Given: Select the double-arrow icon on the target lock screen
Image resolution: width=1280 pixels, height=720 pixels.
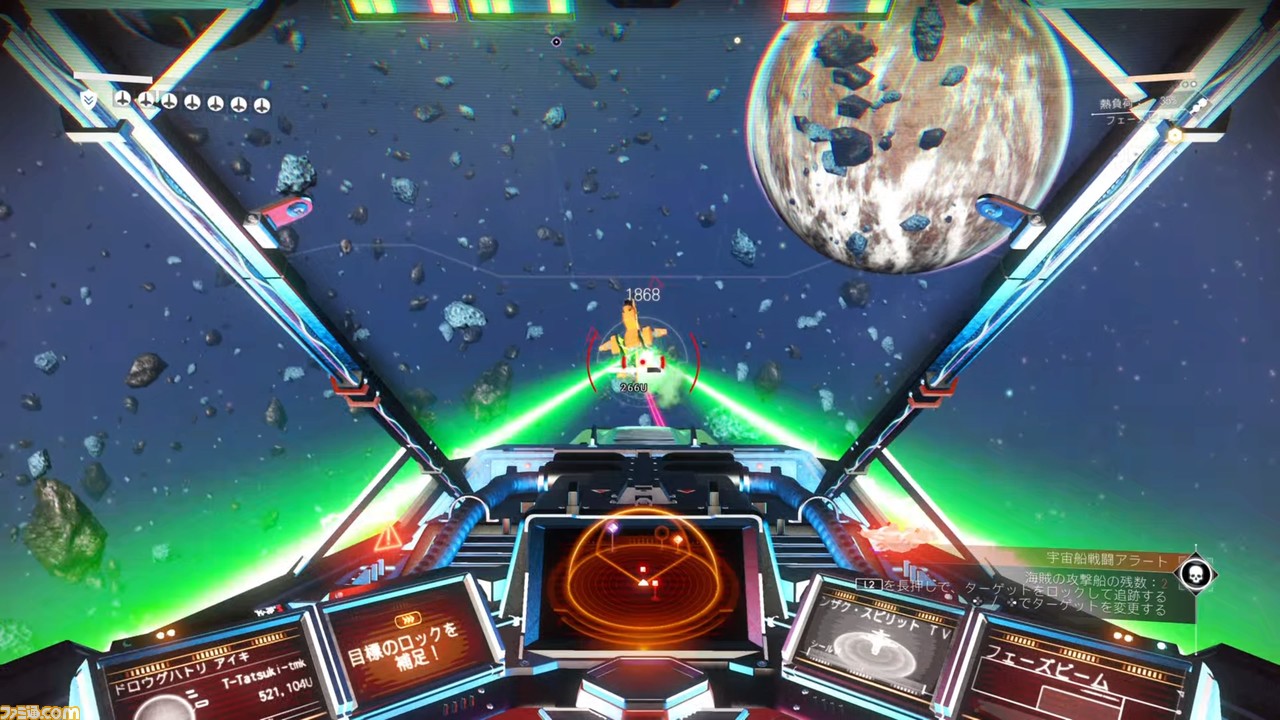Looking at the screenshot, I should pos(407,619).
